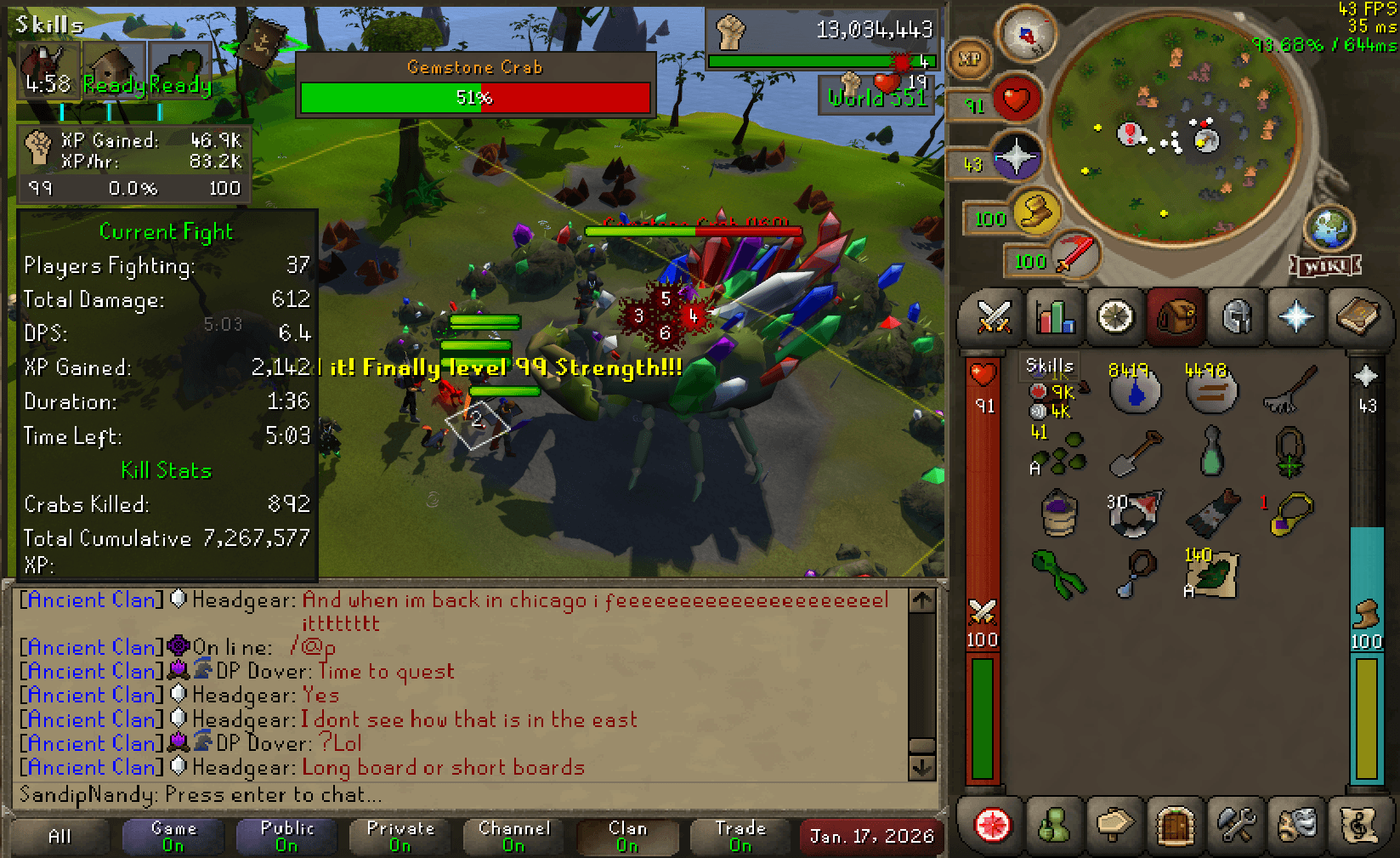This screenshot has height=858, width=1400.
Task: Select the Friends list tab
Action: click(x=1054, y=827)
